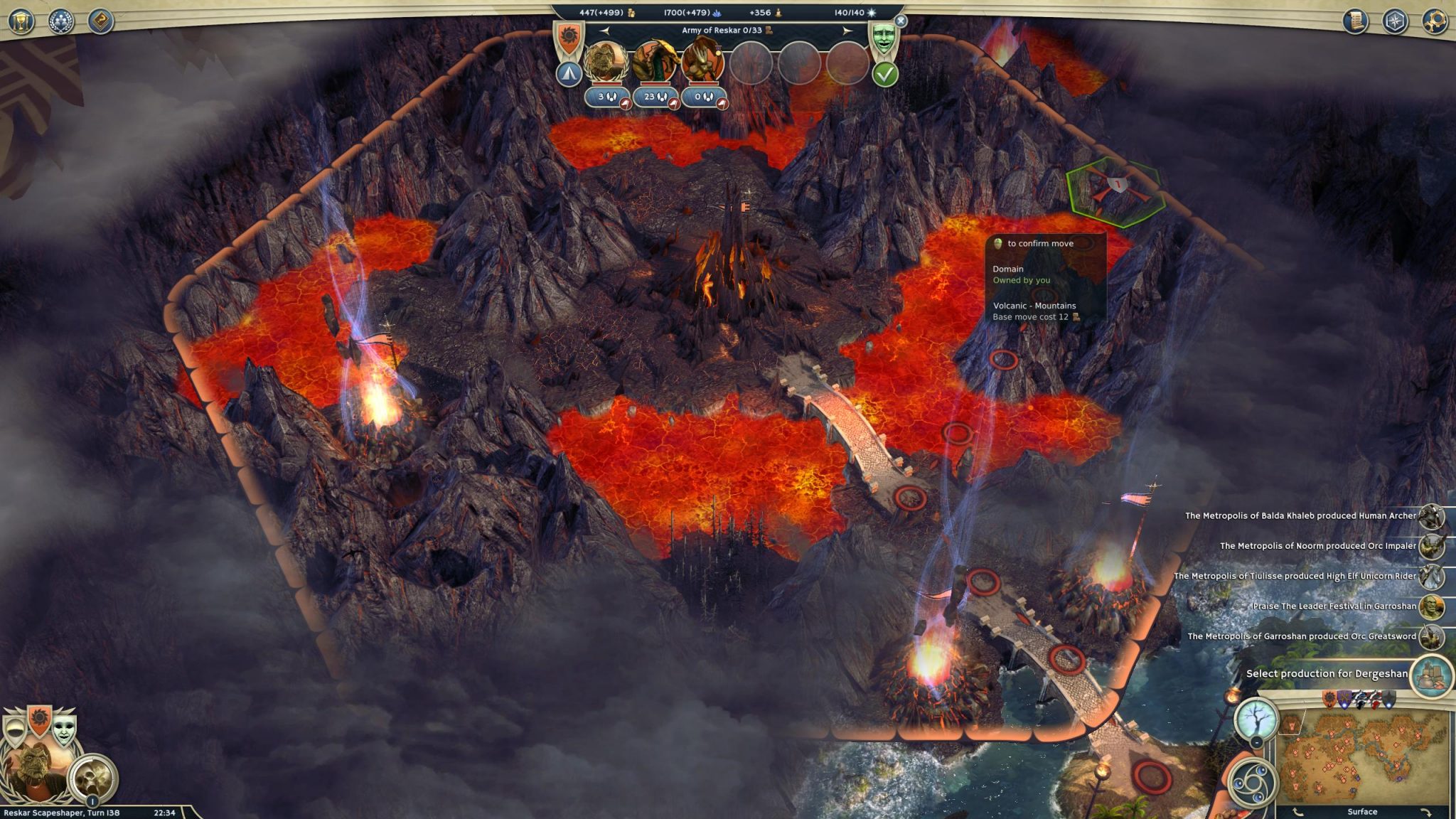Click the blue tent guard button
The width and height of the screenshot is (1456, 819).
tap(569, 74)
